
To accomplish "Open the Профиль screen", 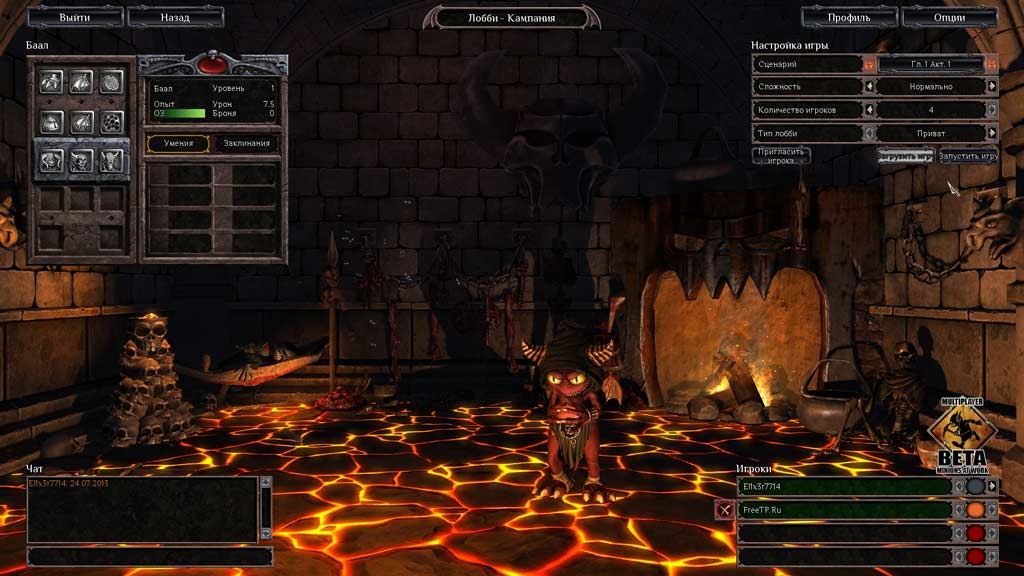I will tap(849, 17).
